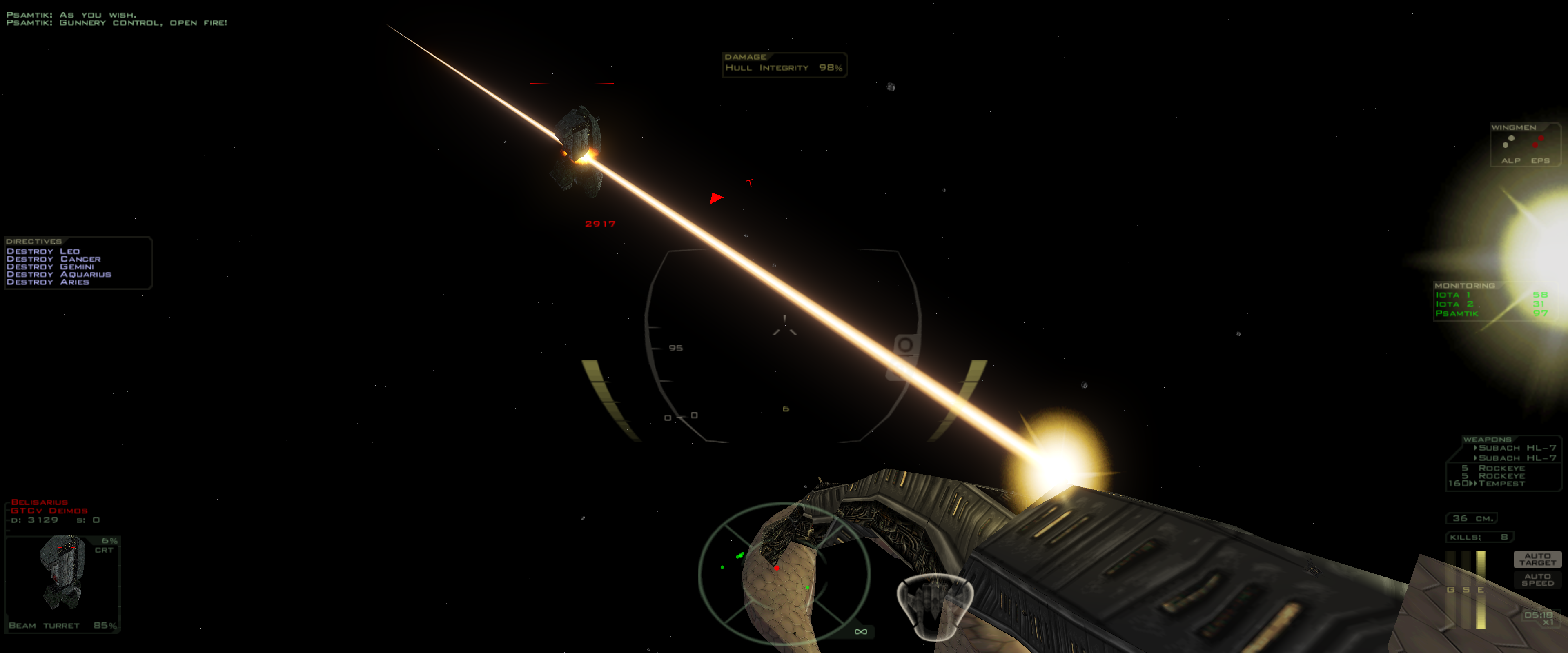
Task: Enable Auto Speed matching
Action: [1538, 580]
